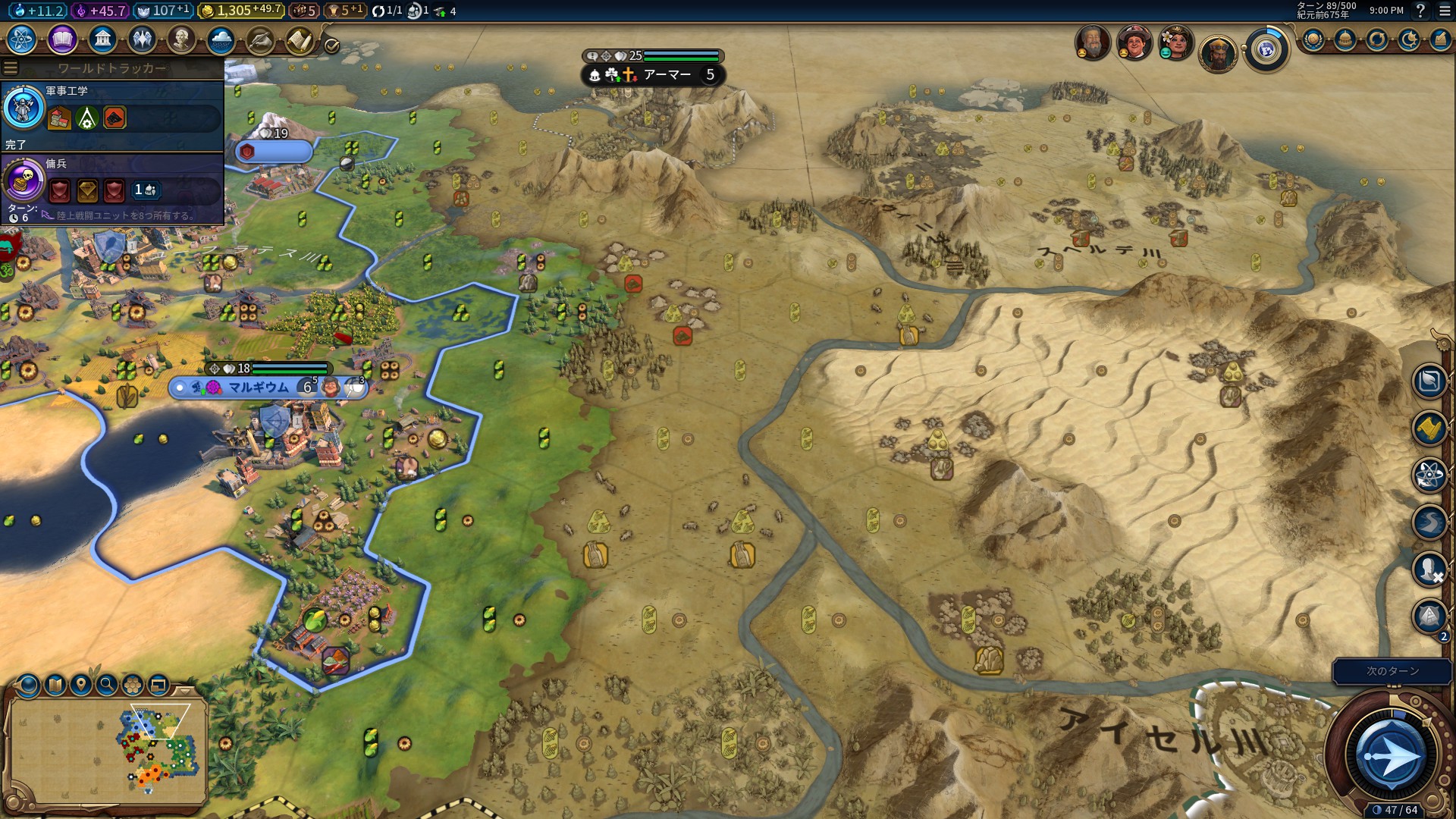This screenshot has height=819, width=1456.
Task: Open the civics tree book icon
Action: pyautogui.click(x=62, y=39)
